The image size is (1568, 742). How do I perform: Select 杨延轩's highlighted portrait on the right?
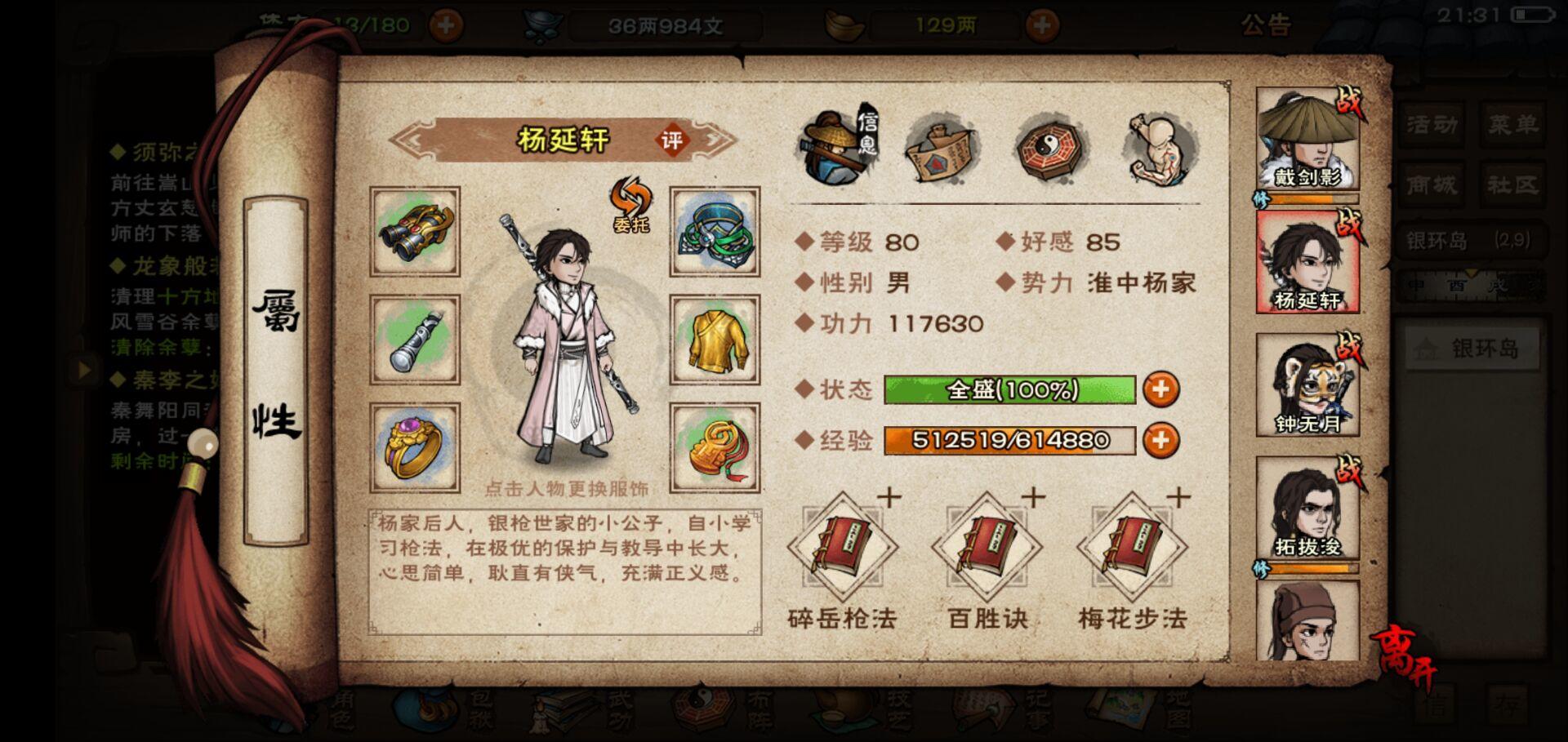click(1307, 260)
